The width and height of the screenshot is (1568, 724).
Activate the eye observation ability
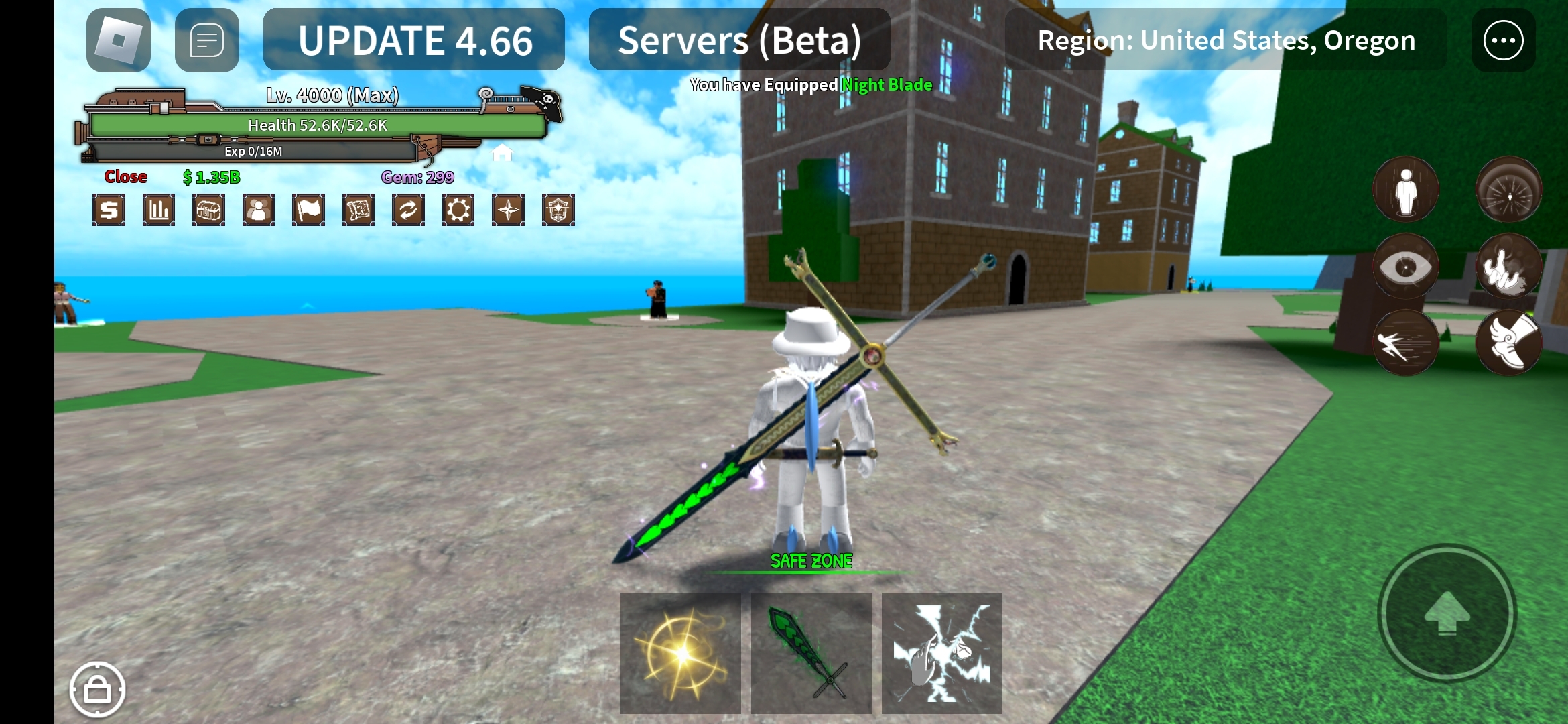[1405, 267]
